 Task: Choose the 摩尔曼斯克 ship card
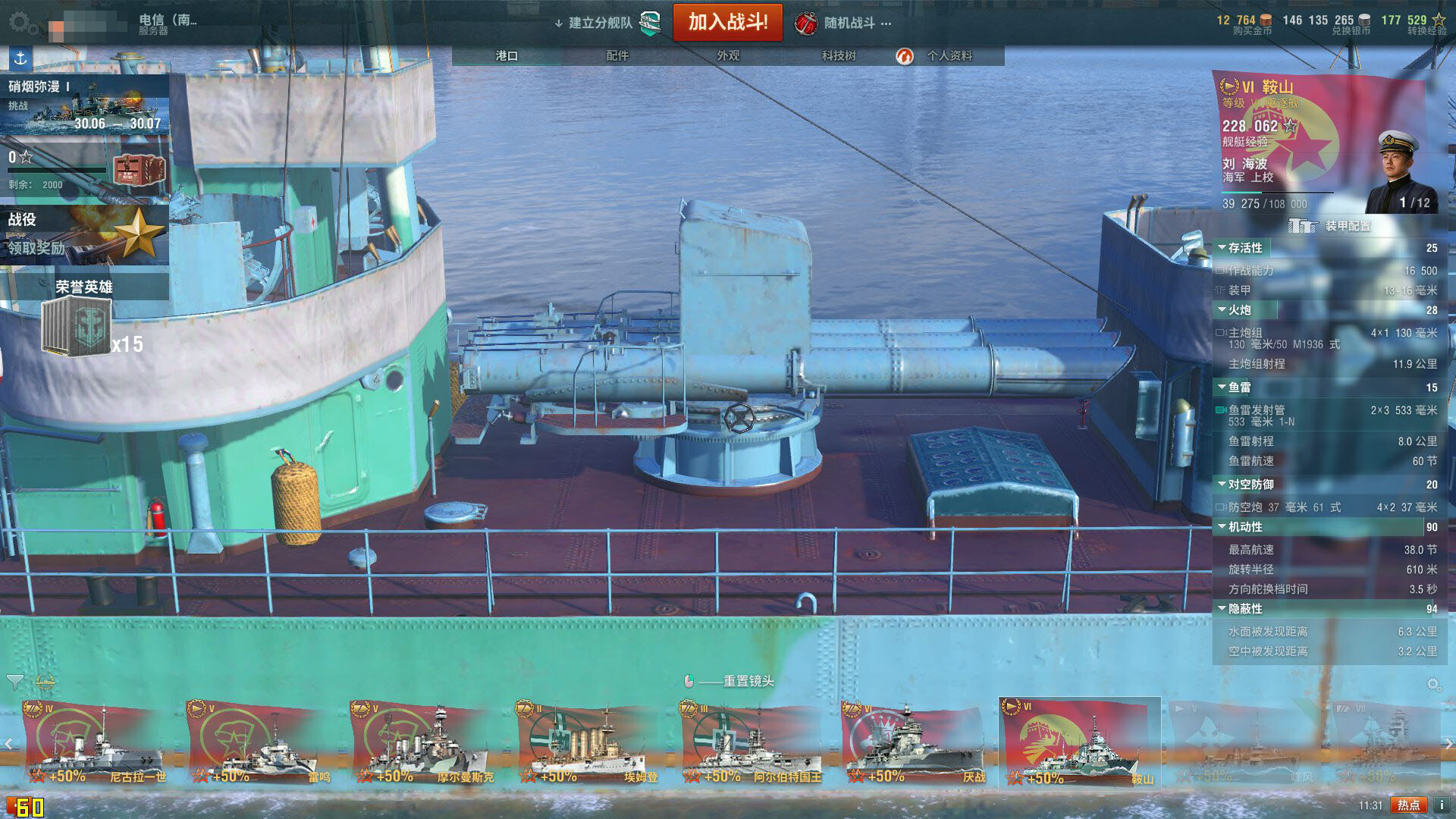coord(421,743)
